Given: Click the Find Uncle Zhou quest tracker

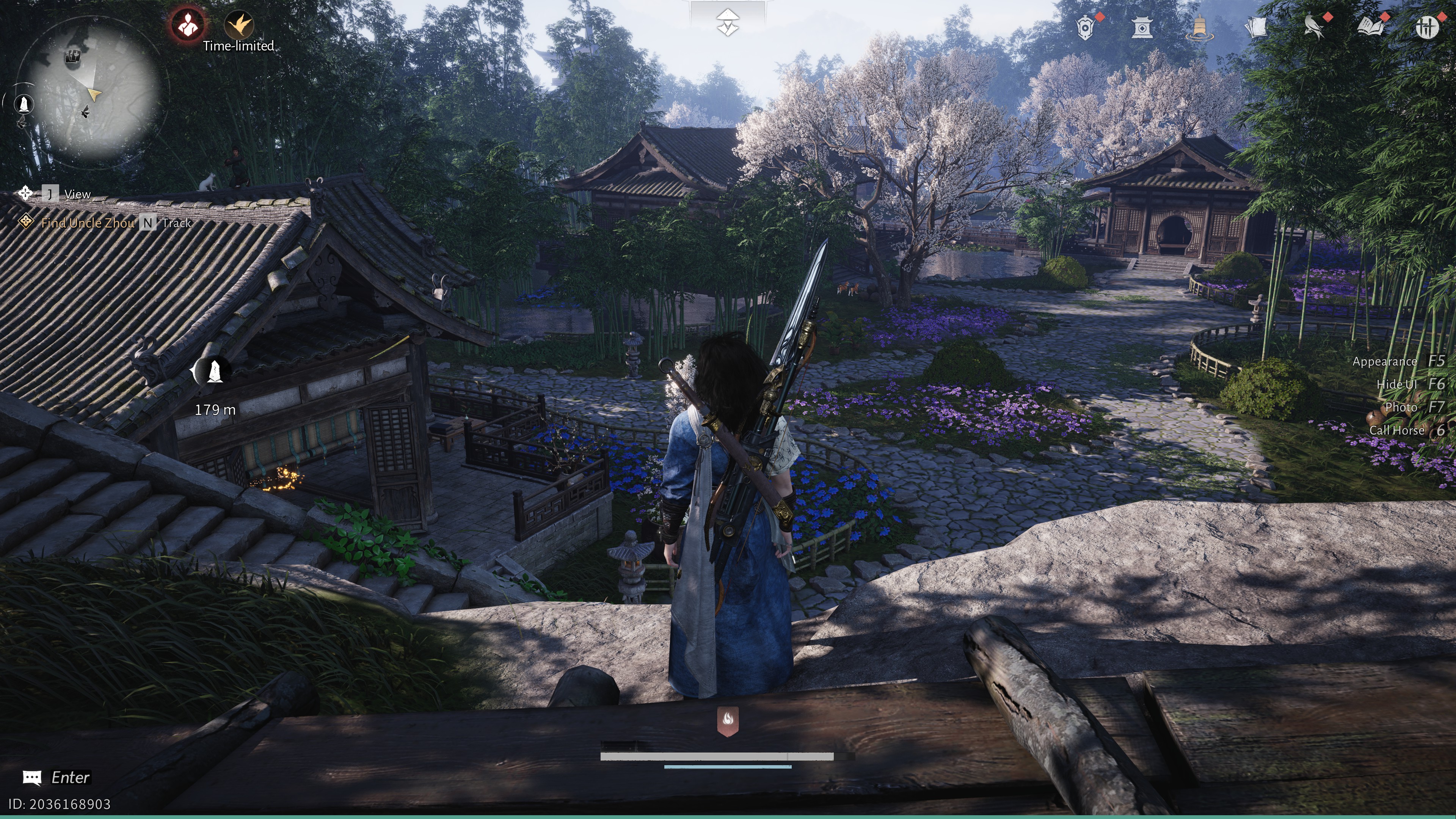Looking at the screenshot, I should (88, 223).
